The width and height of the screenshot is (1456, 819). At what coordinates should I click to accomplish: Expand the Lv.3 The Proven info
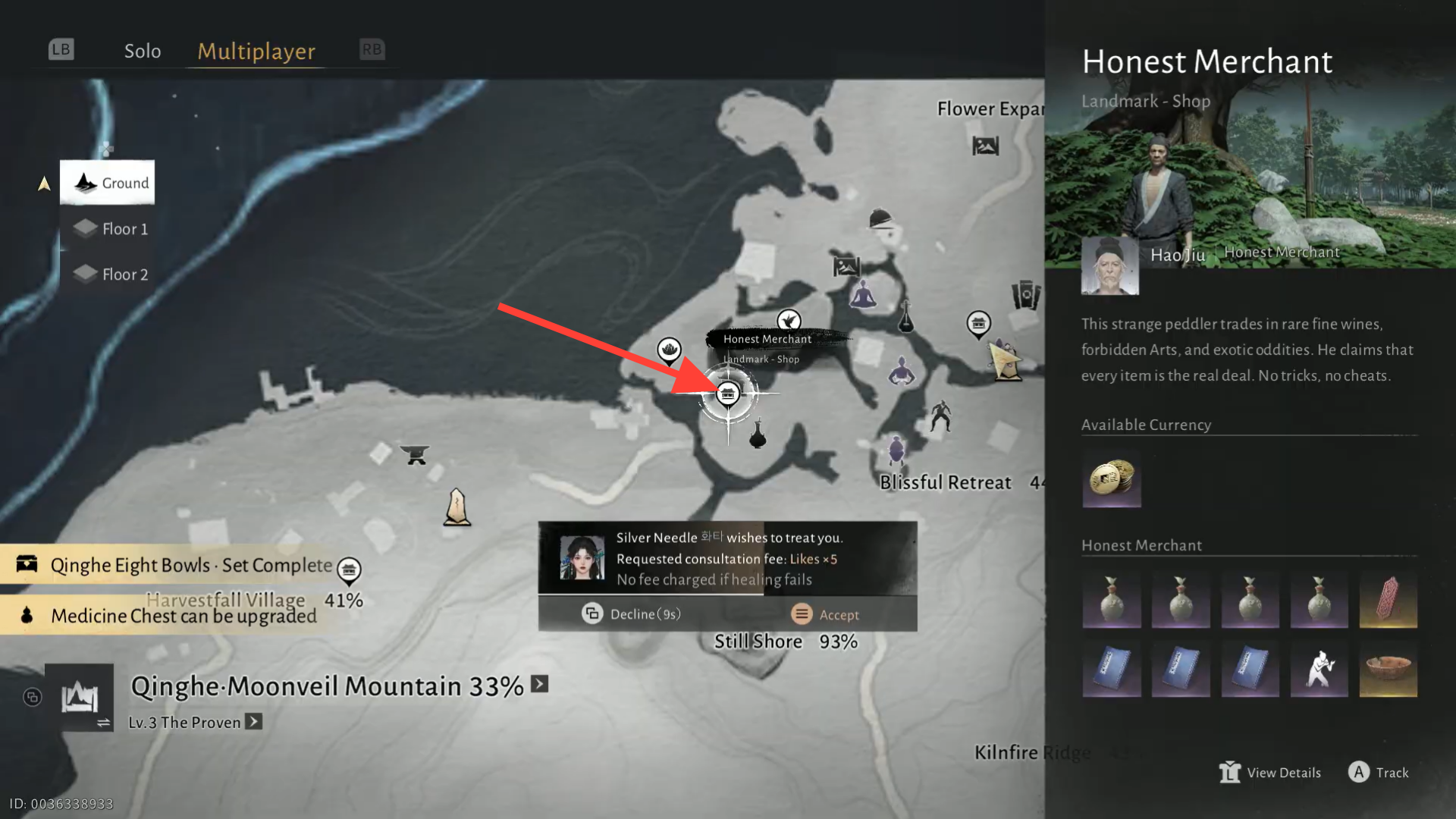[254, 722]
